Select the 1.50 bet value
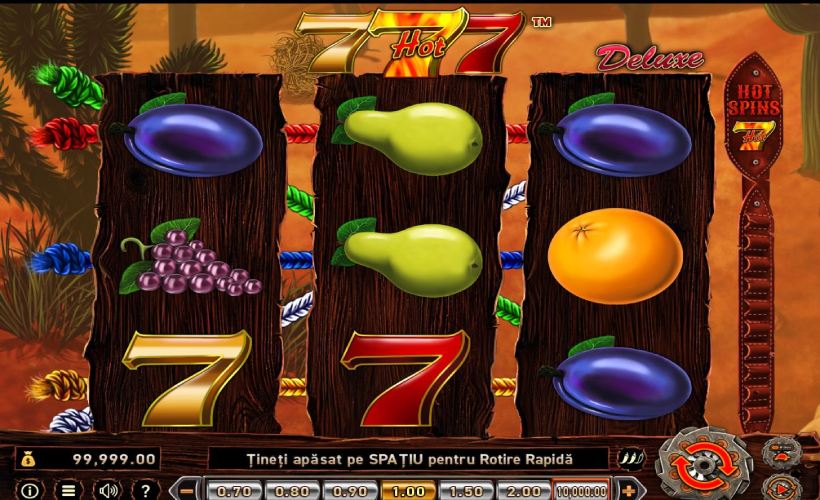 [x=465, y=491]
